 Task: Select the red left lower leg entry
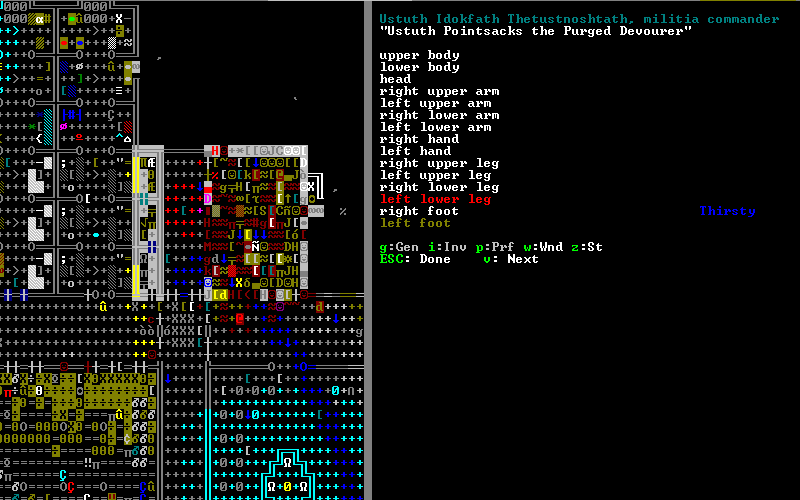[435, 199]
